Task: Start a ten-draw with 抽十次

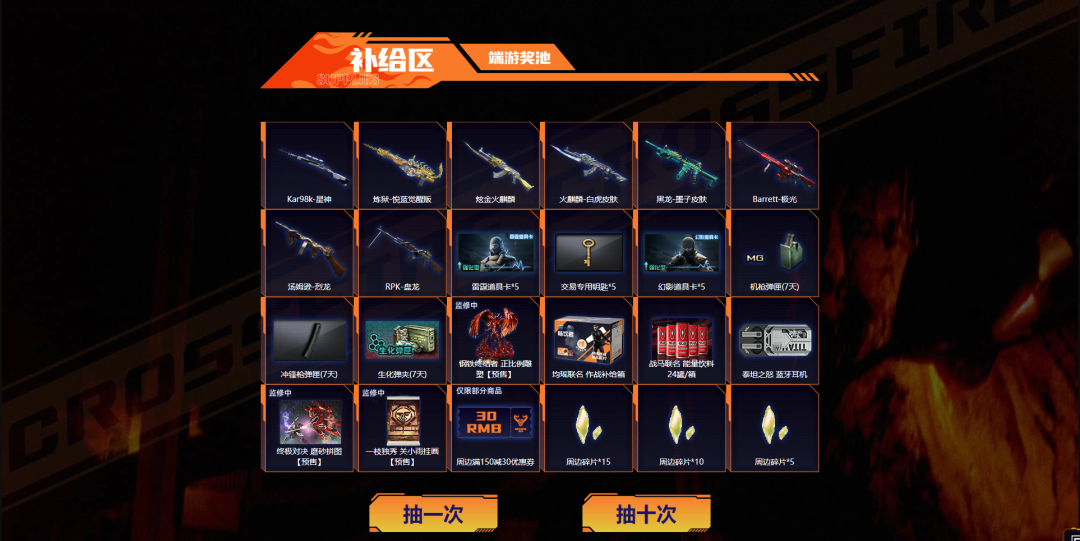Action: click(646, 514)
